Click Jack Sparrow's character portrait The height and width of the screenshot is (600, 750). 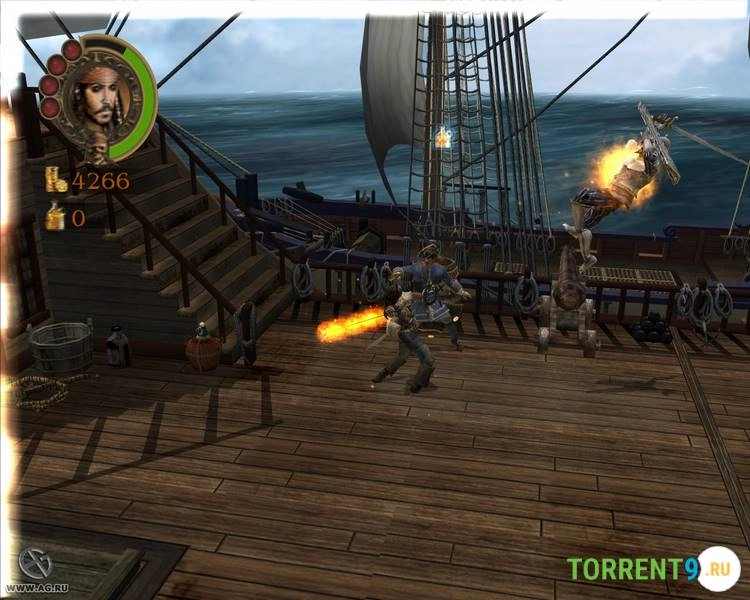pos(99,98)
